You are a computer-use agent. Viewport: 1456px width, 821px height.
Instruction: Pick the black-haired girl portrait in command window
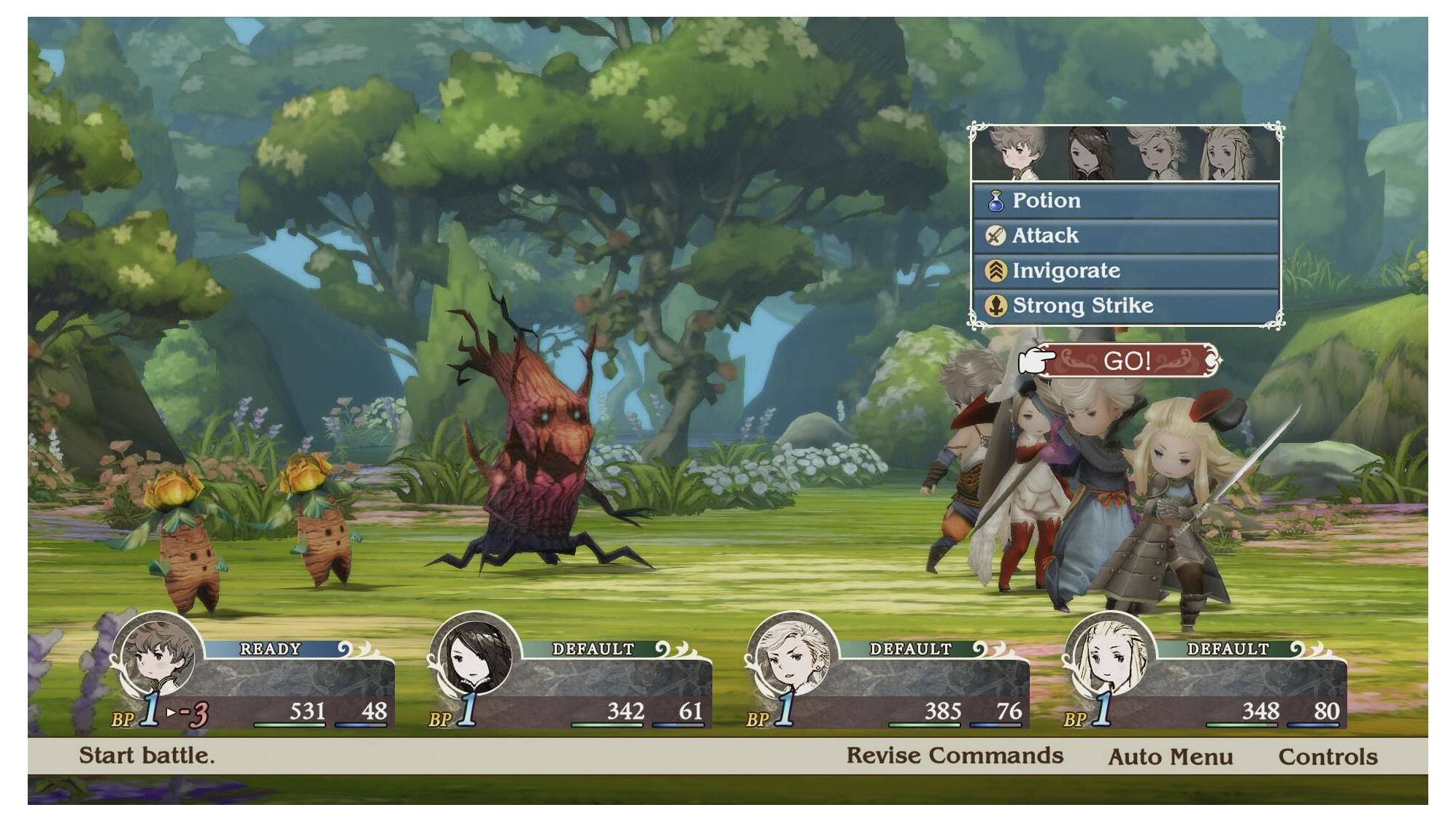click(x=1090, y=154)
